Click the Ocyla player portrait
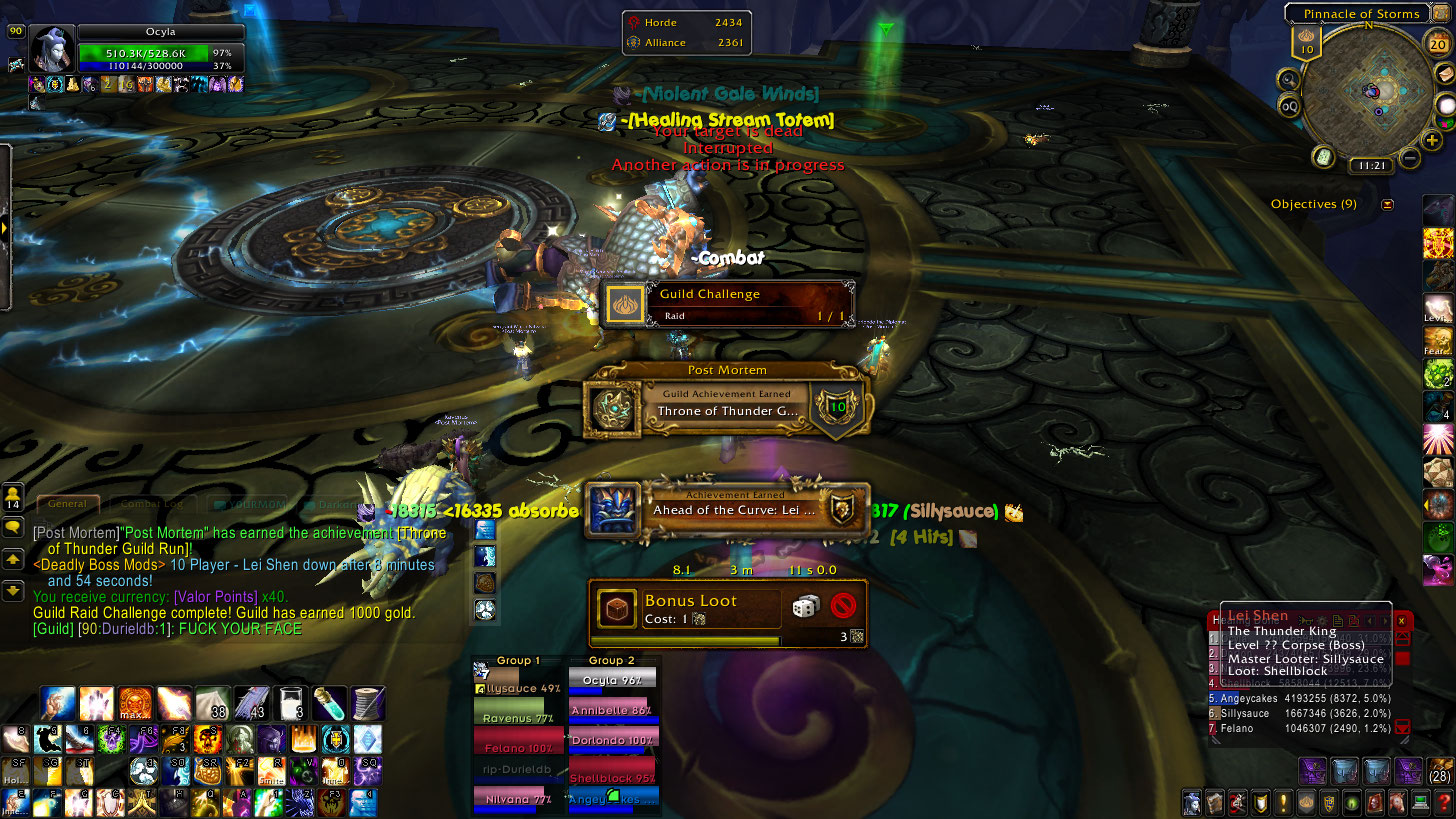1456x819 pixels. pos(51,48)
